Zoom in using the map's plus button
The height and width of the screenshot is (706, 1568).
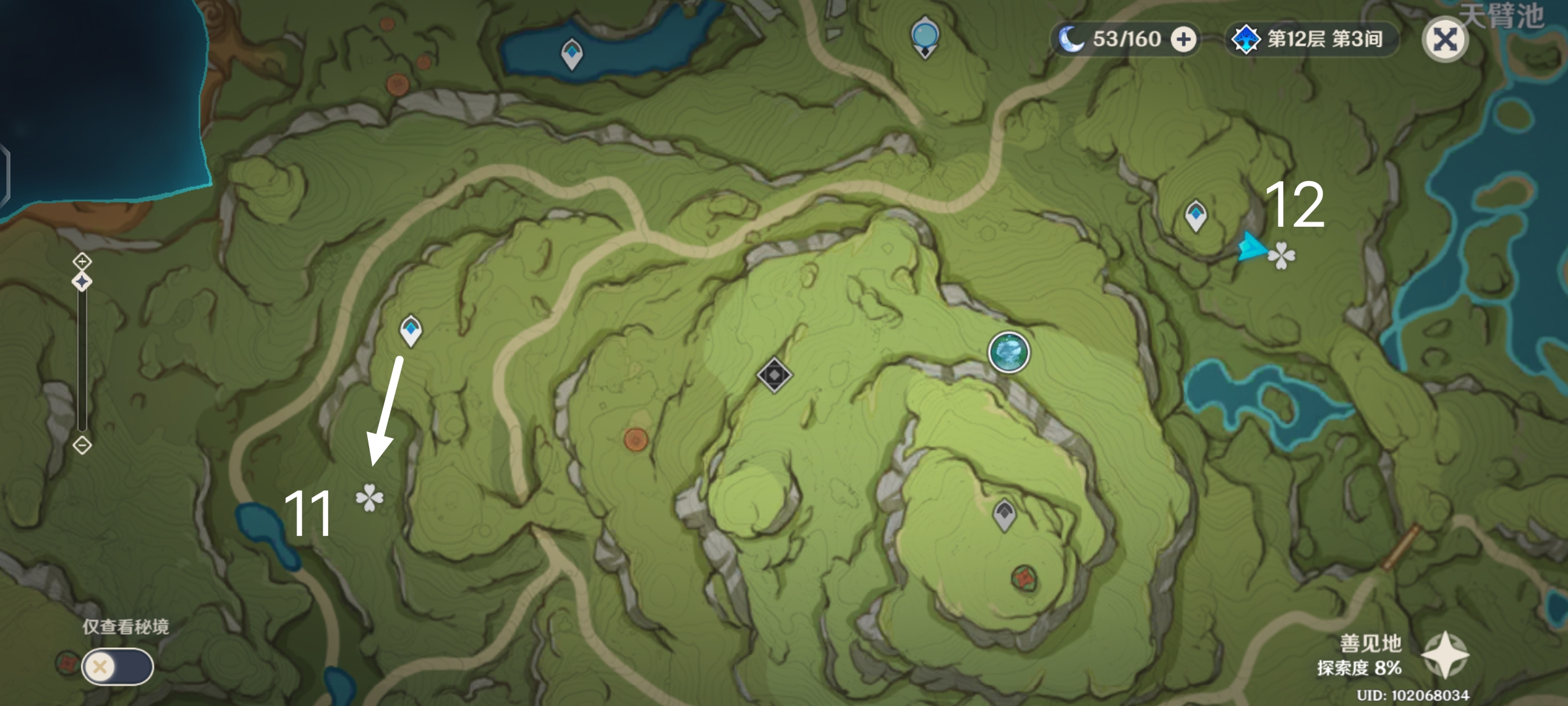coord(82,262)
